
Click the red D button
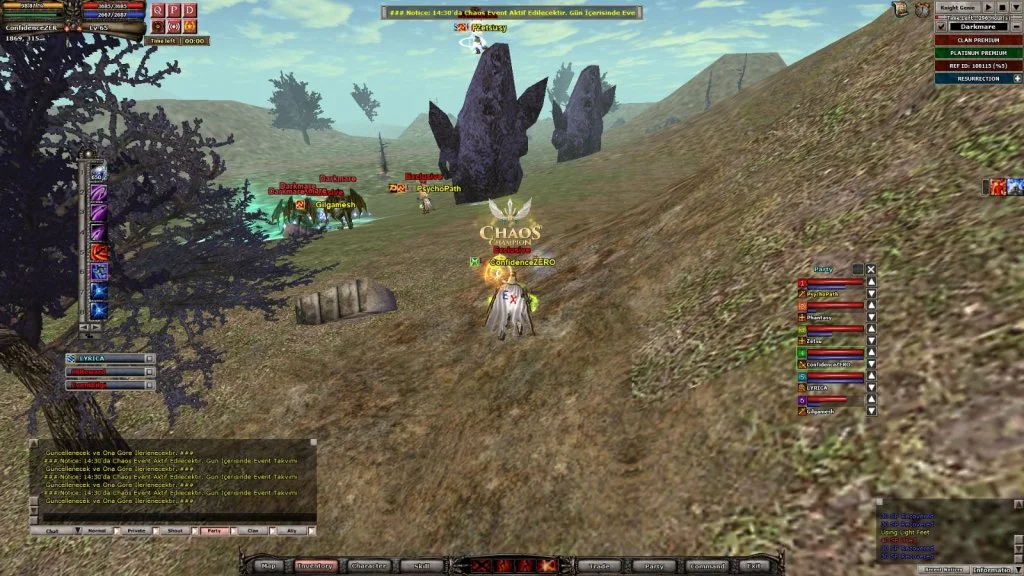190,10
